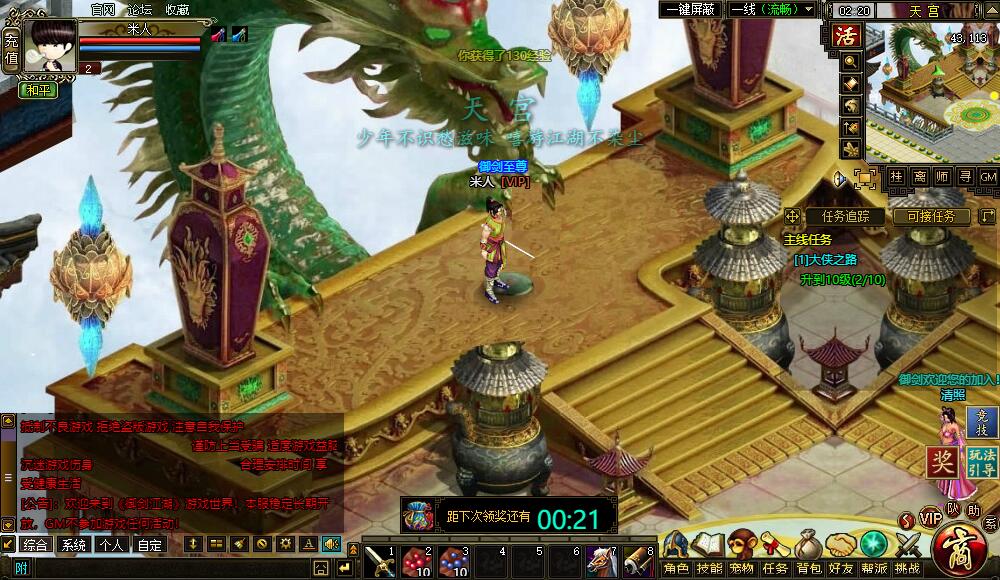
Task: Click the 奖 reward button
Action: 942,462
